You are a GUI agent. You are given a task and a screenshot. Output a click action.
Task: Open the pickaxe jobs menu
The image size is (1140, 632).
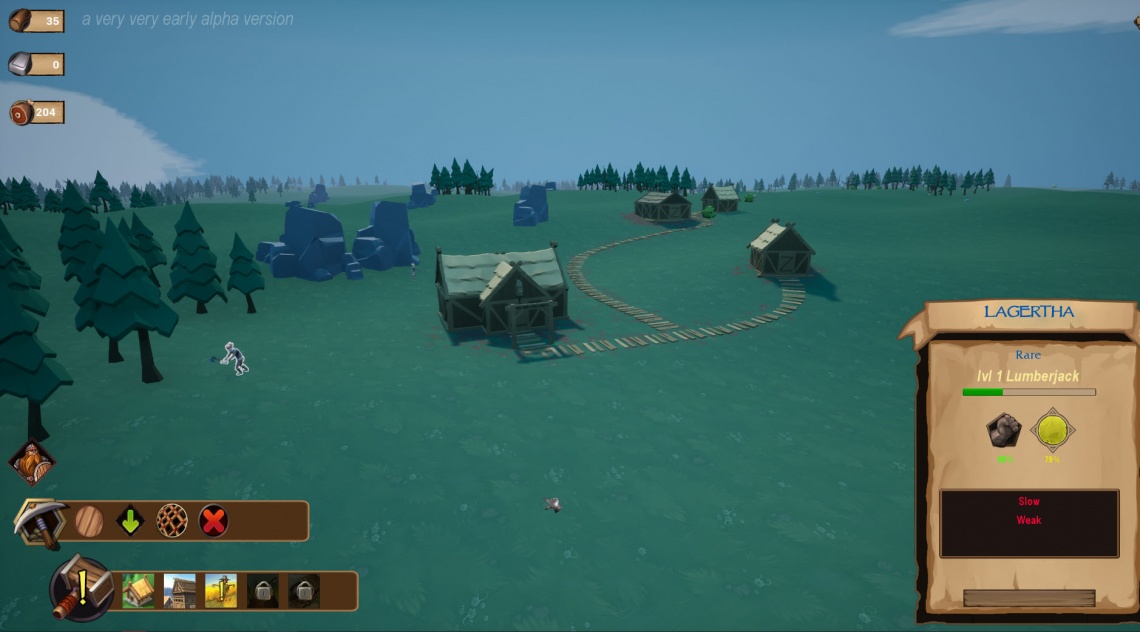(39, 521)
